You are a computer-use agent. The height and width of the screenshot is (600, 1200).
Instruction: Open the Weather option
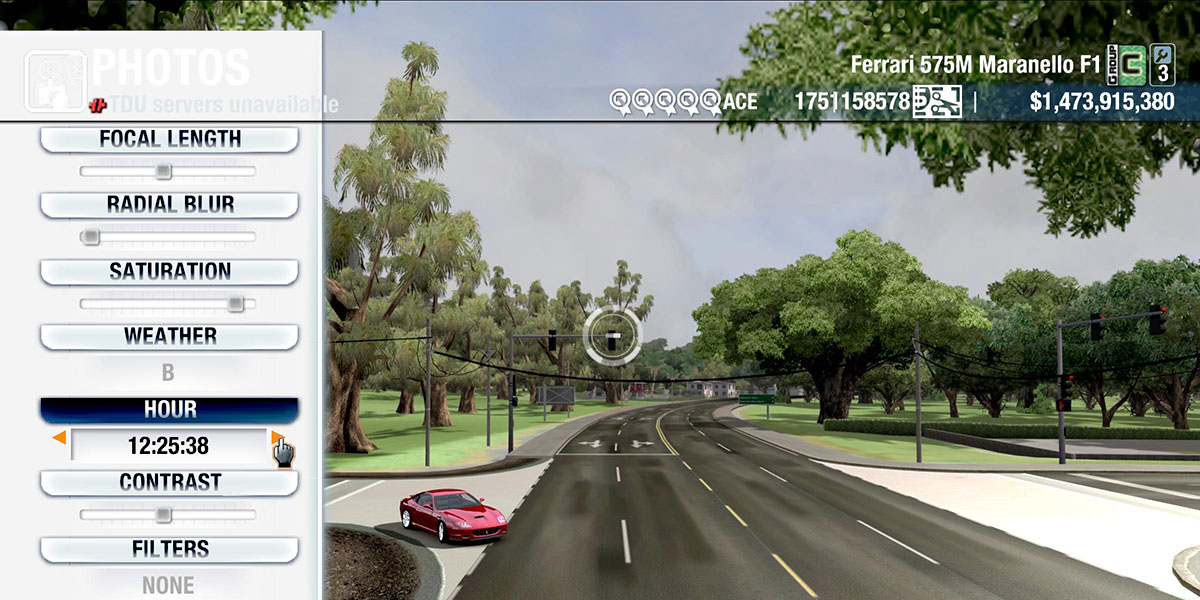pos(169,337)
